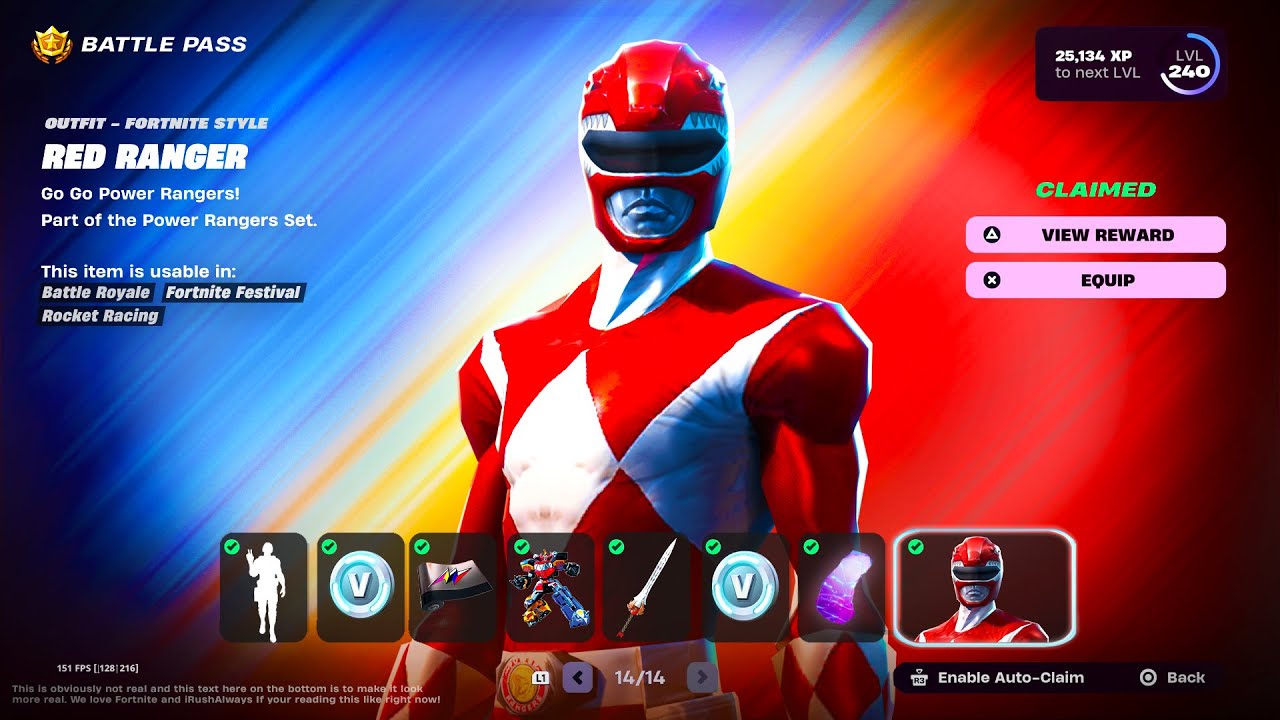Click the View Reward button

click(1095, 235)
